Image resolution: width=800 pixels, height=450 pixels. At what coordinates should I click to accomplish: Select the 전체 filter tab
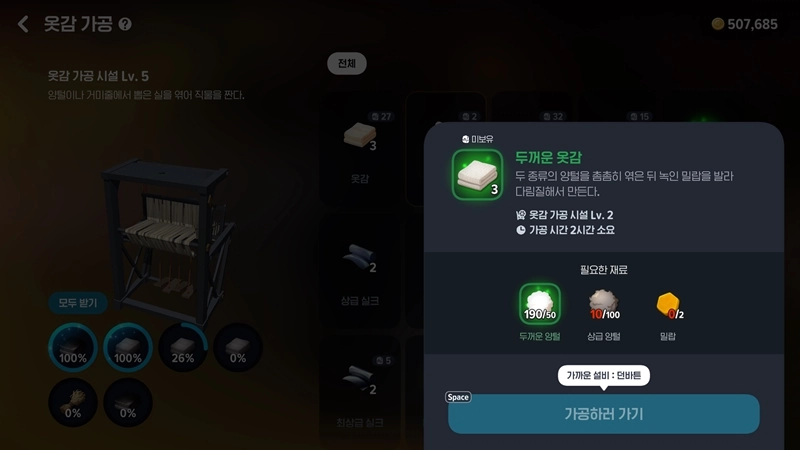(x=347, y=64)
